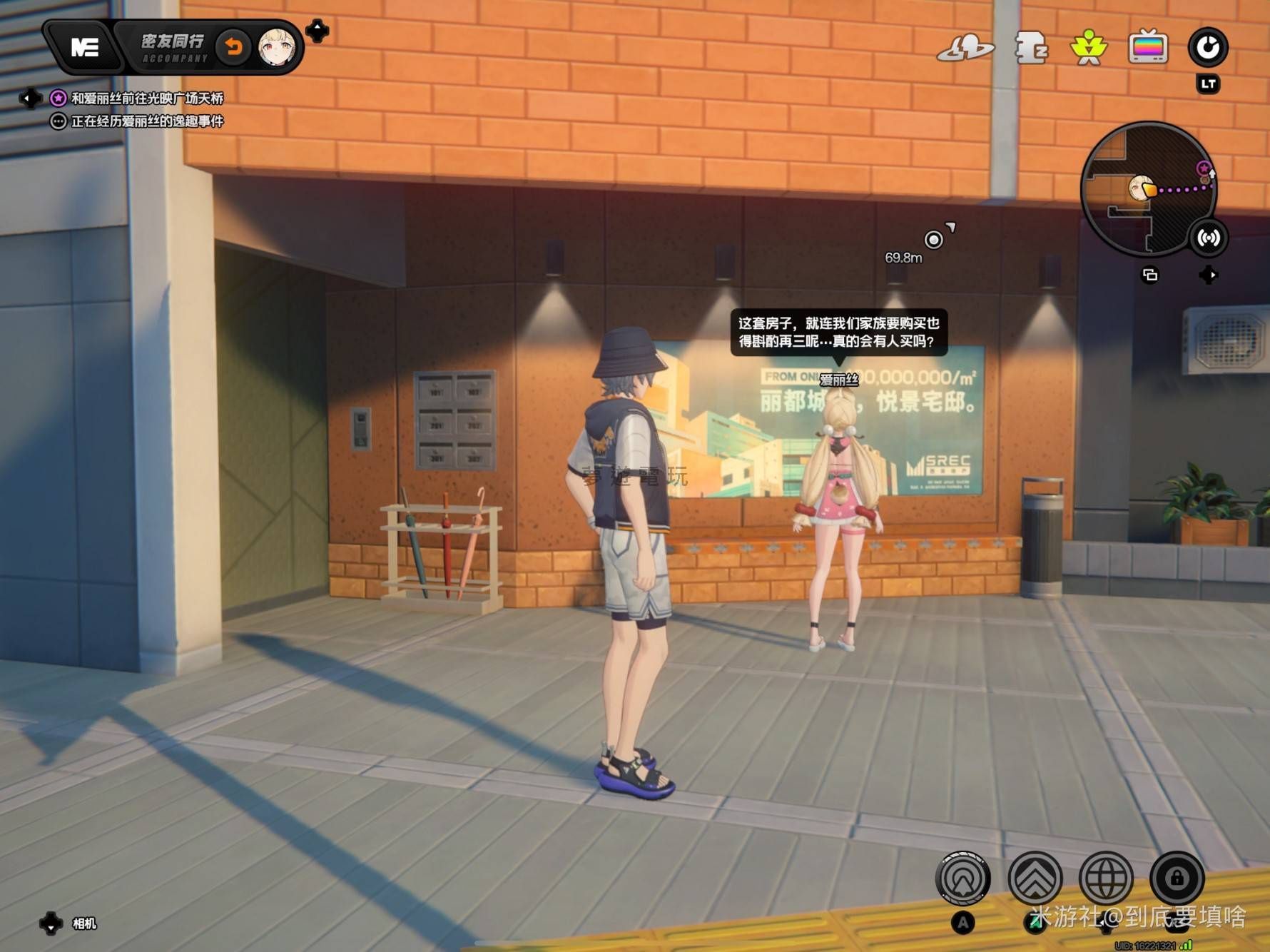Open the globe round button
Viewport: 1270px width, 952px height.
coord(1105,878)
